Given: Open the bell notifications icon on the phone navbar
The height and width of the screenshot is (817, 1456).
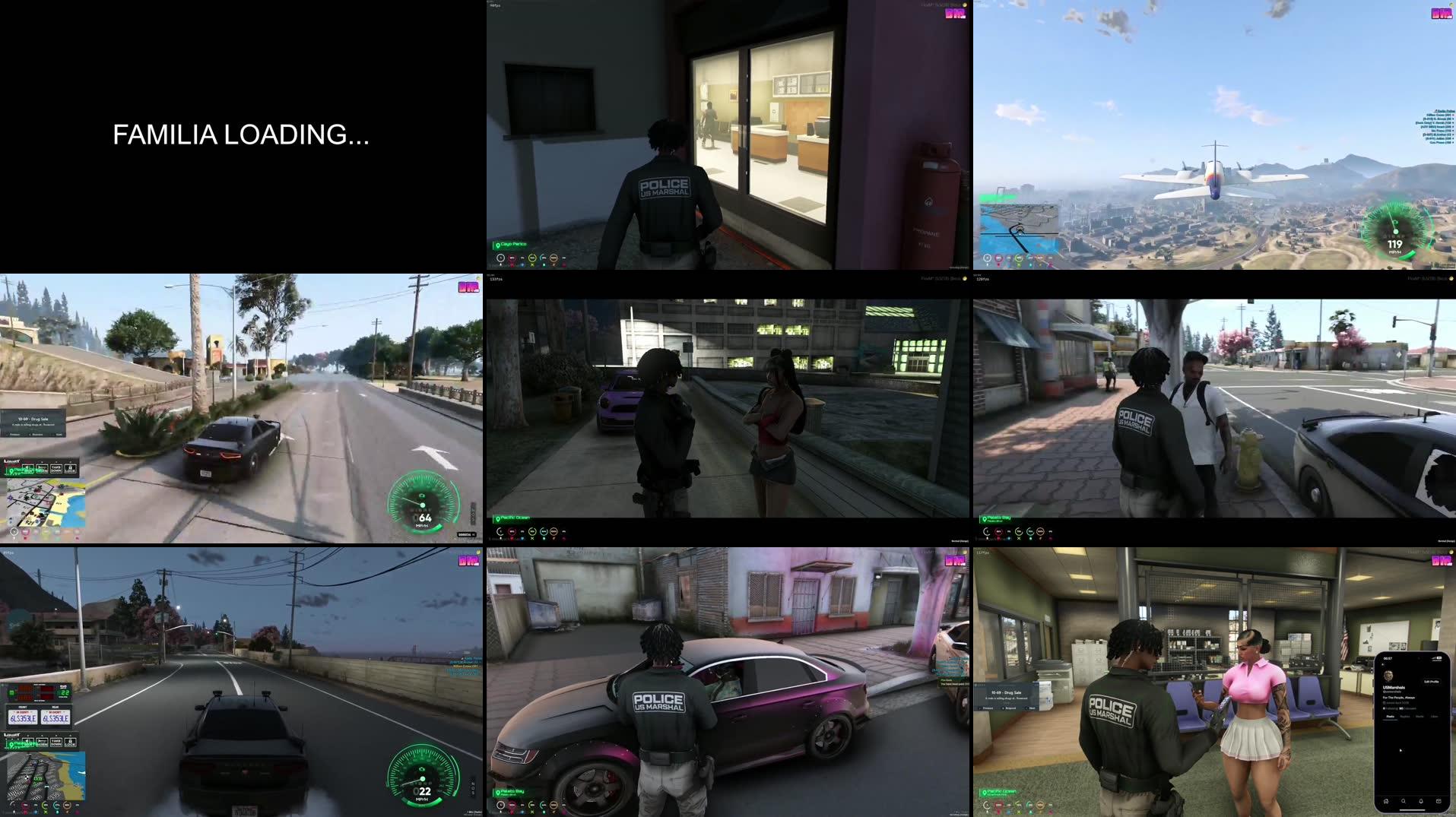Looking at the screenshot, I should pos(1421,800).
